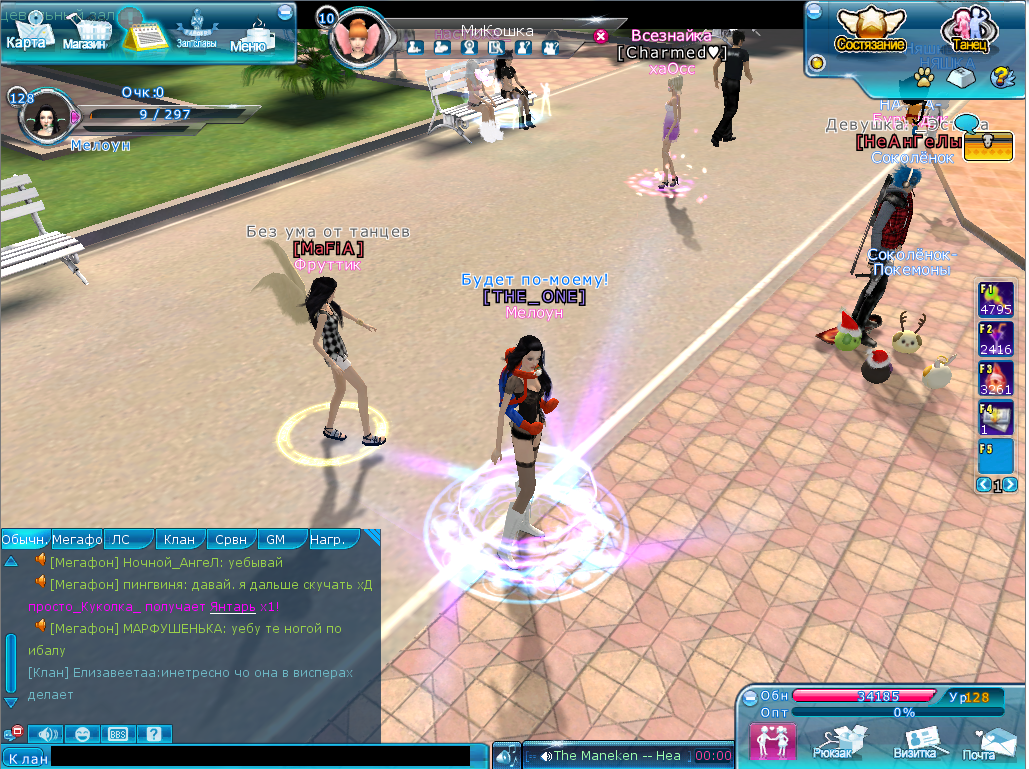Image resolution: width=1029 pixels, height=769 pixels.
Task: Use the F1 hotbar item with 4795
Action: (x=996, y=299)
